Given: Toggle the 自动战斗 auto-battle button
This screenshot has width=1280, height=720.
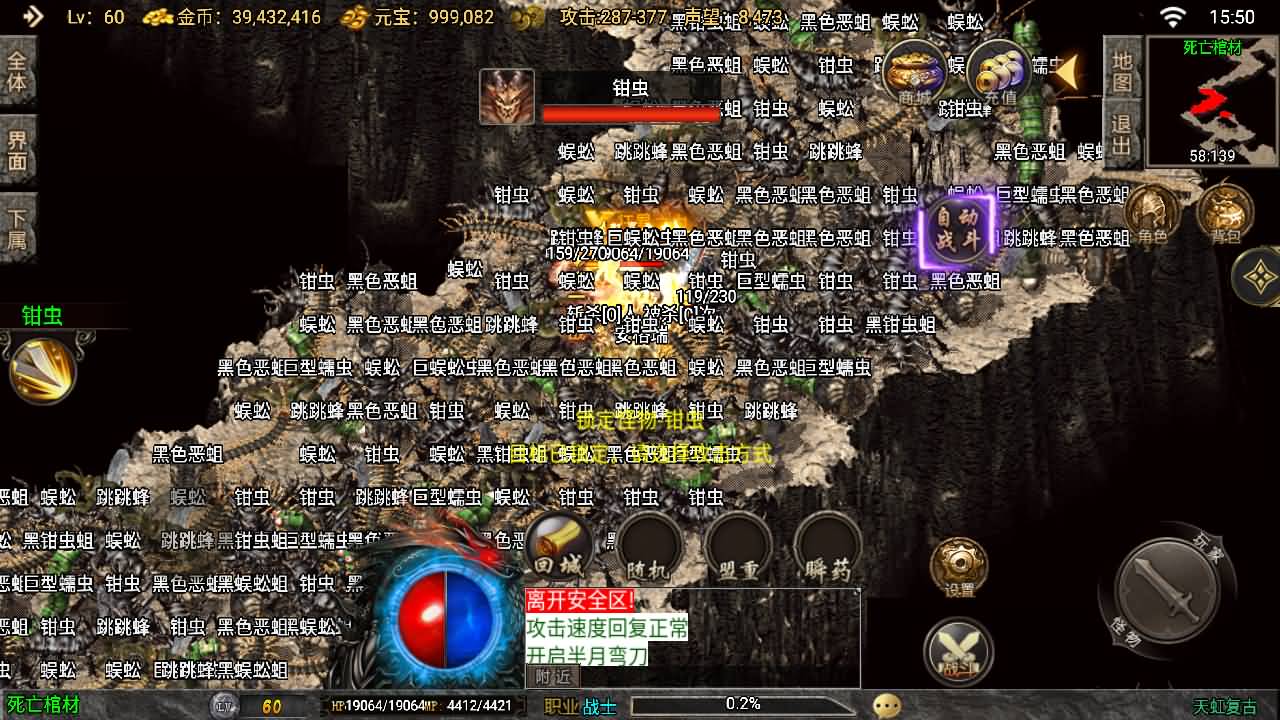Looking at the screenshot, I should point(956,229).
